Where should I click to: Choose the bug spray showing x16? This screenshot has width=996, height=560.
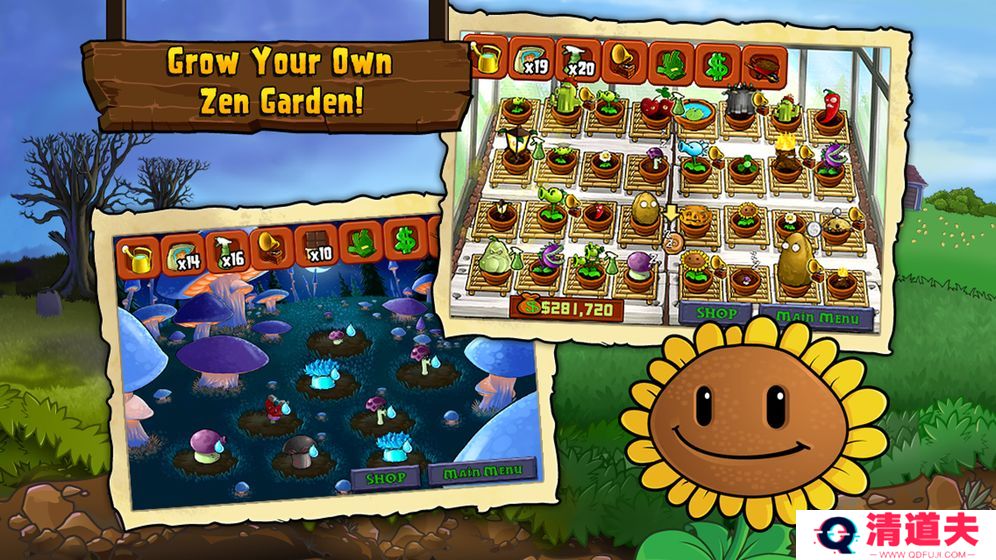225,249
